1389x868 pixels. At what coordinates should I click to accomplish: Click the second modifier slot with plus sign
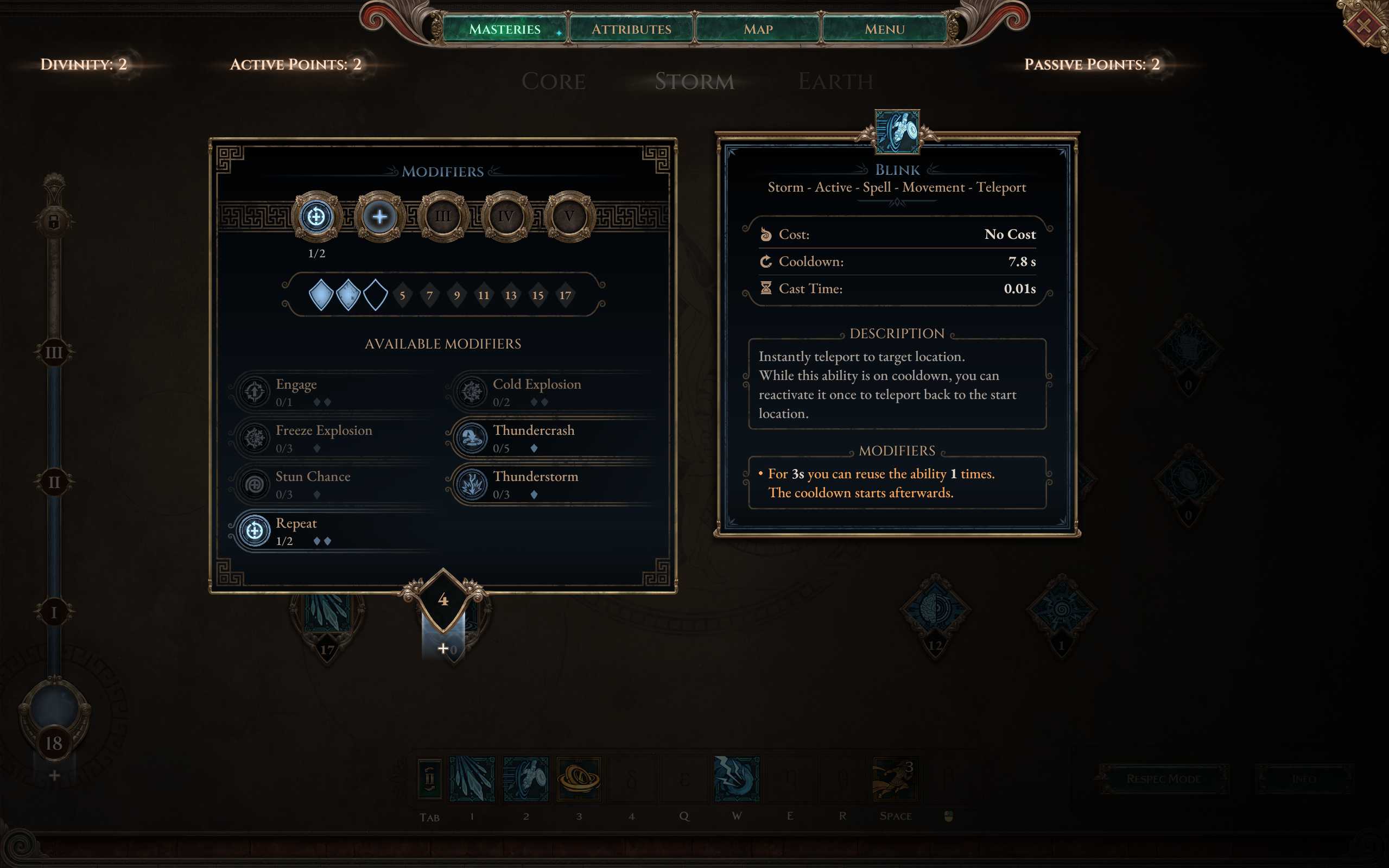[379, 217]
